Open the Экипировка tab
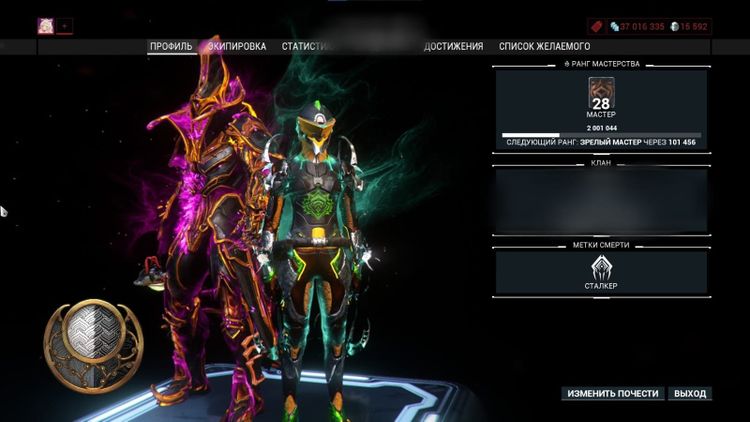Screen dimensions: 750x422 [x=237, y=46]
